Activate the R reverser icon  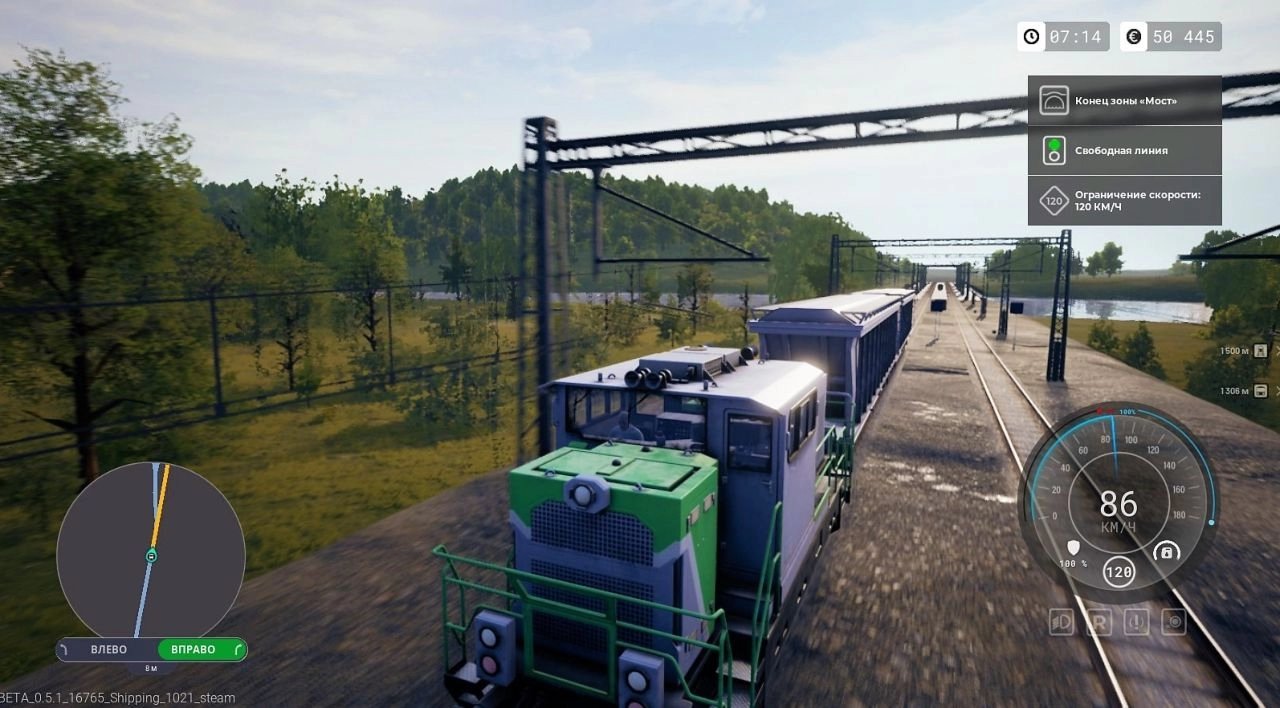tap(1098, 622)
